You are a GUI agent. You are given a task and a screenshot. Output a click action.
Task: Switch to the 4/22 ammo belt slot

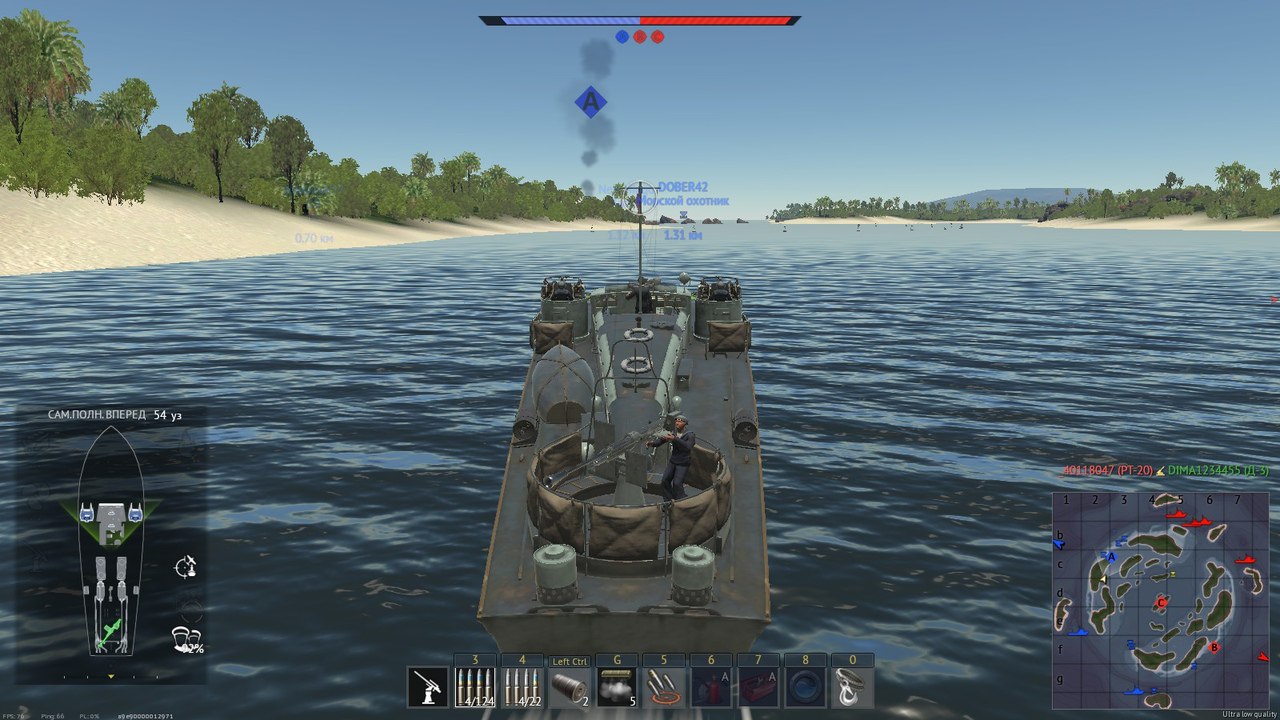click(523, 688)
